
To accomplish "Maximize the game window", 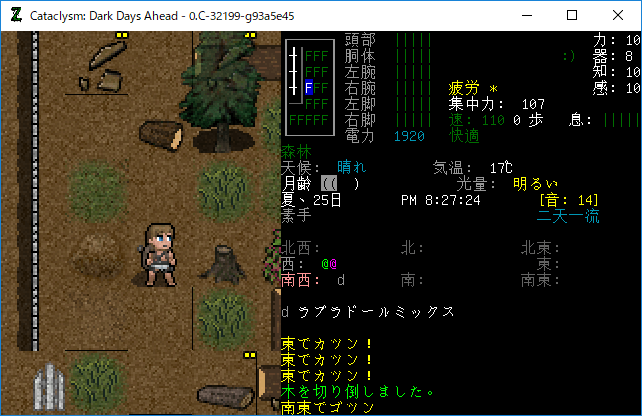I will click(572, 15).
